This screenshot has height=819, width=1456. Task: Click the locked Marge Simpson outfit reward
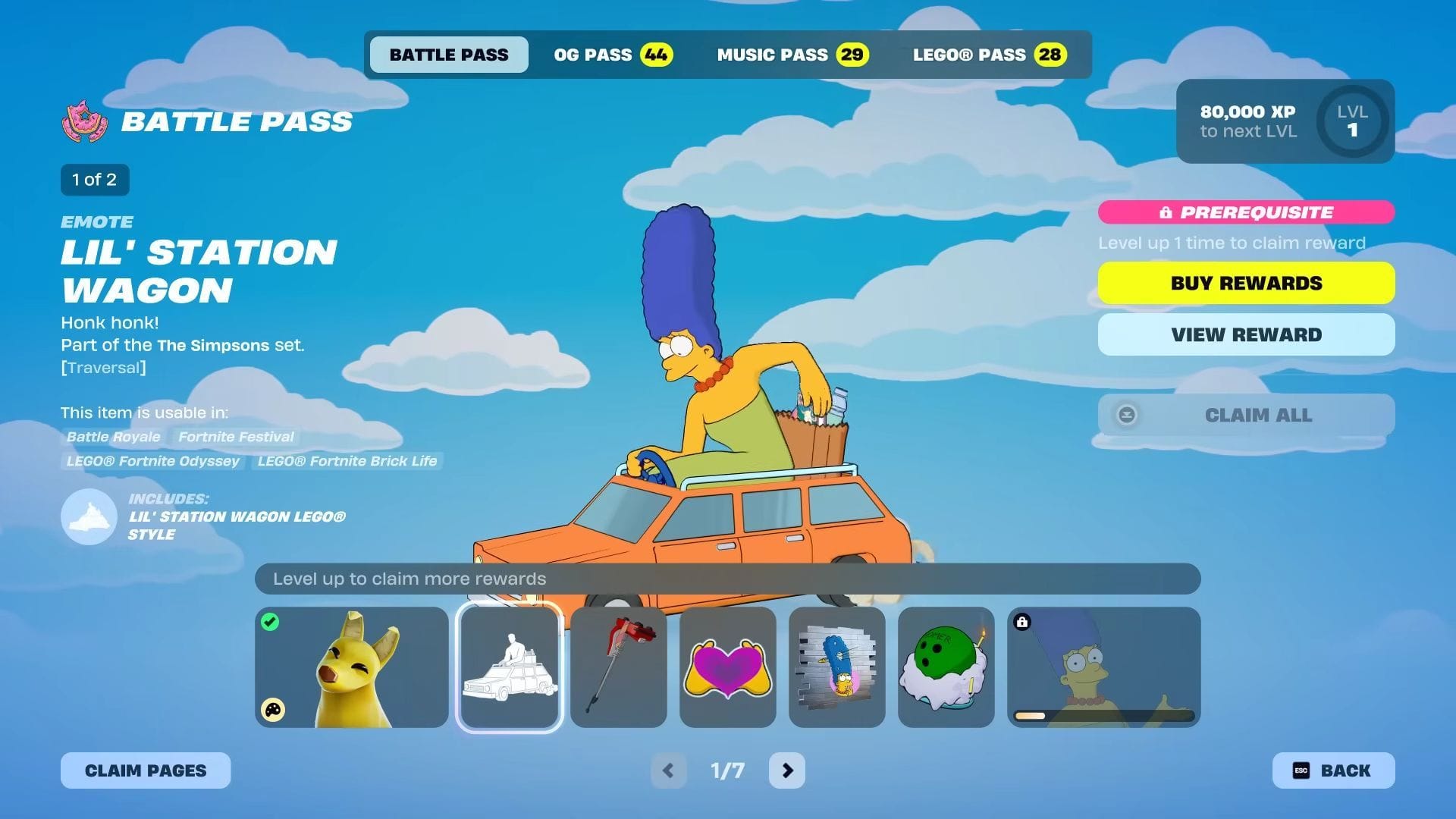click(1102, 667)
